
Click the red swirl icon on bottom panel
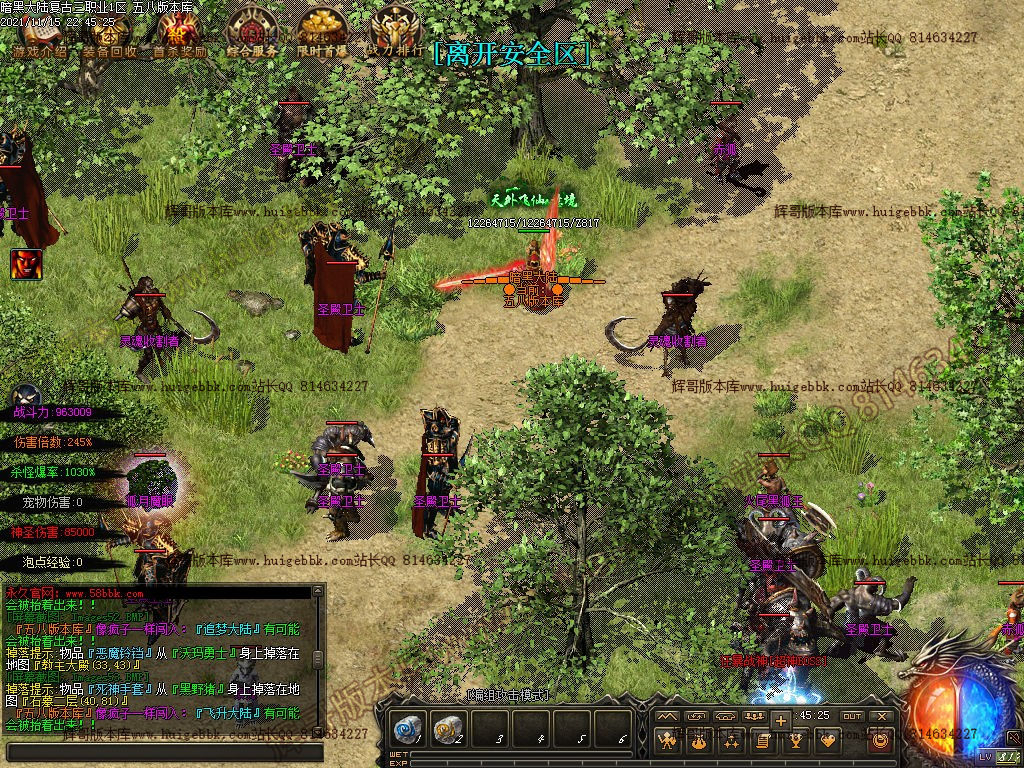point(880,741)
